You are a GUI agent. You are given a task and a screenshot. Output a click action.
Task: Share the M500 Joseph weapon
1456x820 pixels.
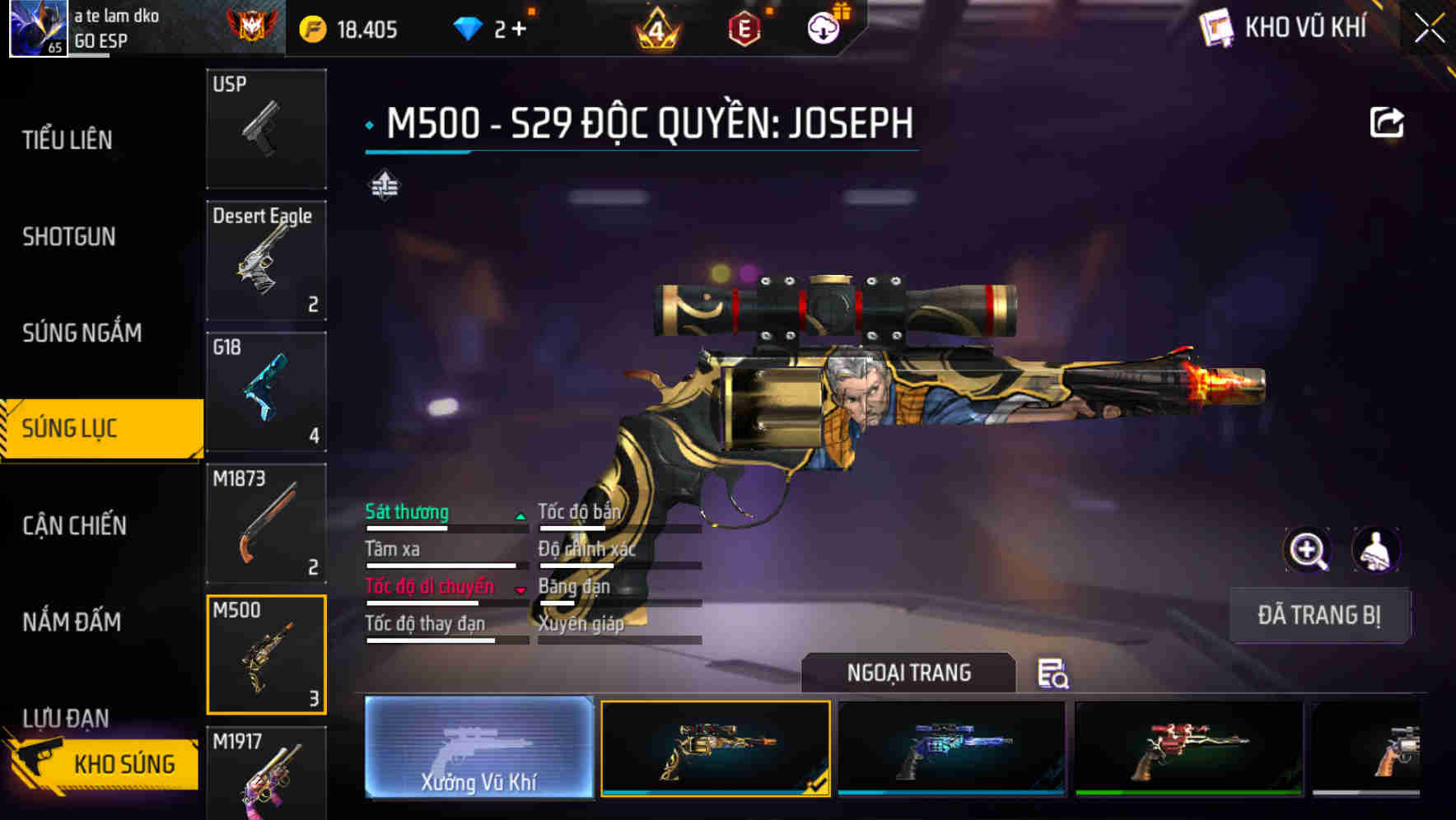[x=1388, y=120]
